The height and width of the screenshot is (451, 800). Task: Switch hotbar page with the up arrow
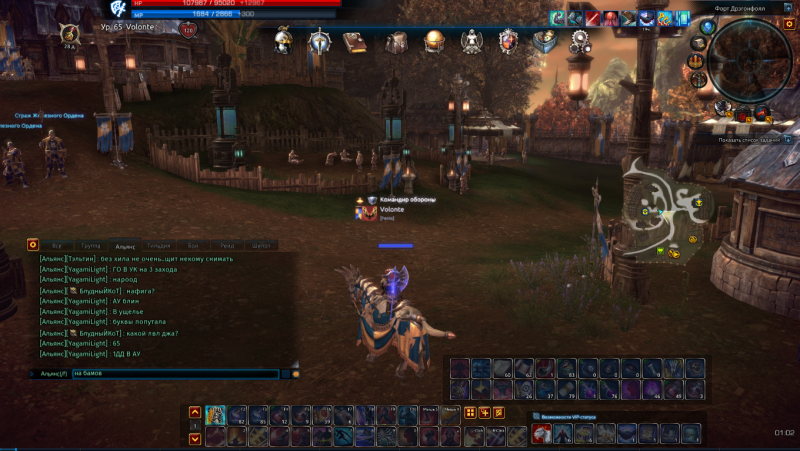[x=195, y=412]
